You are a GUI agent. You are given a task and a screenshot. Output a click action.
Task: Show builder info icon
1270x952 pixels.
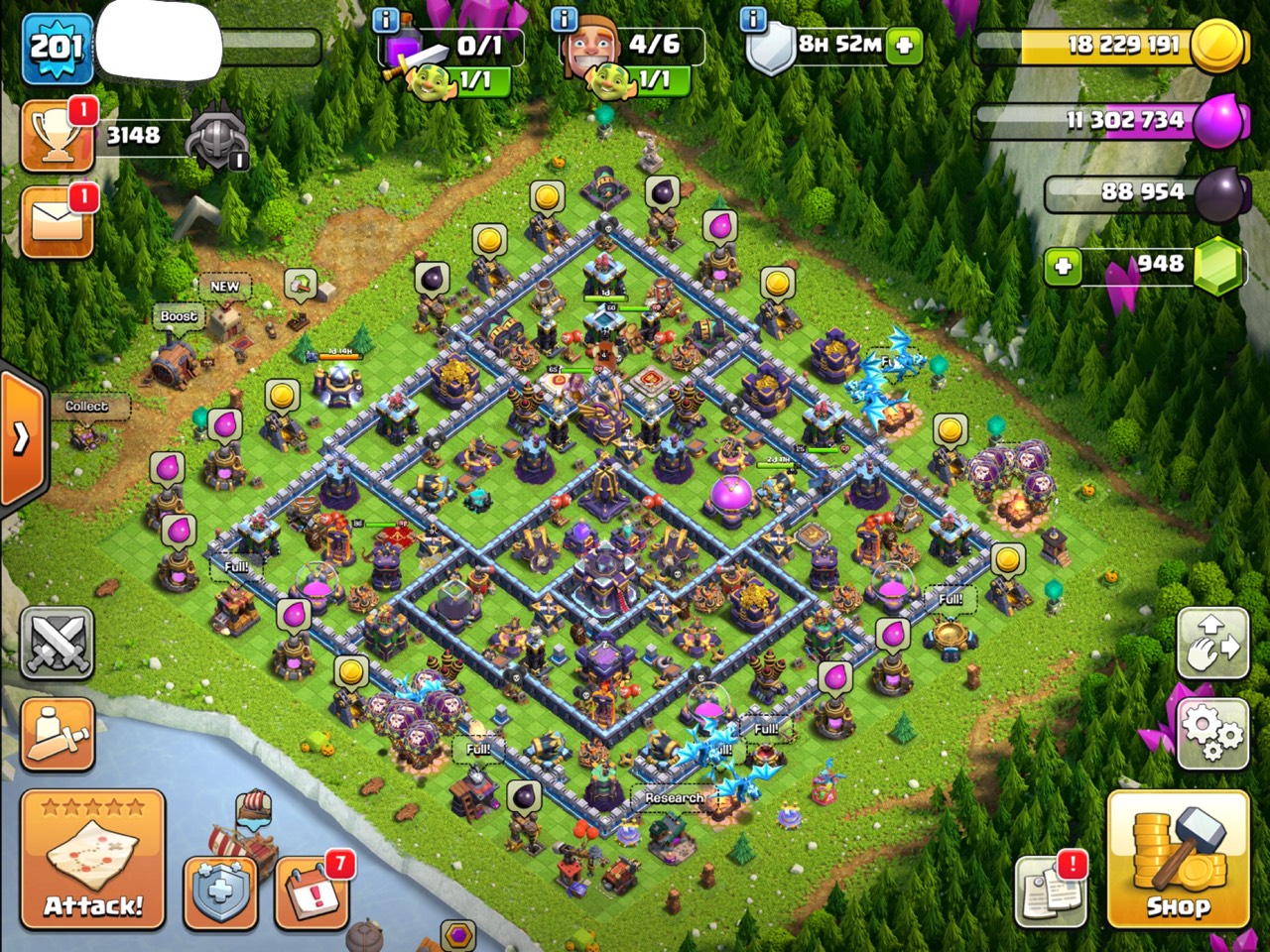point(564,19)
